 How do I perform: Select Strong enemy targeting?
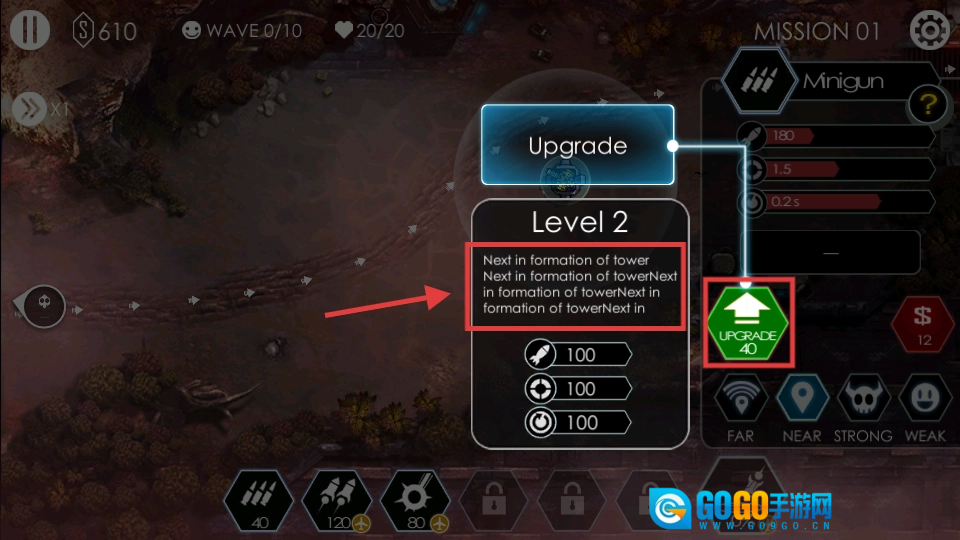tap(862, 399)
